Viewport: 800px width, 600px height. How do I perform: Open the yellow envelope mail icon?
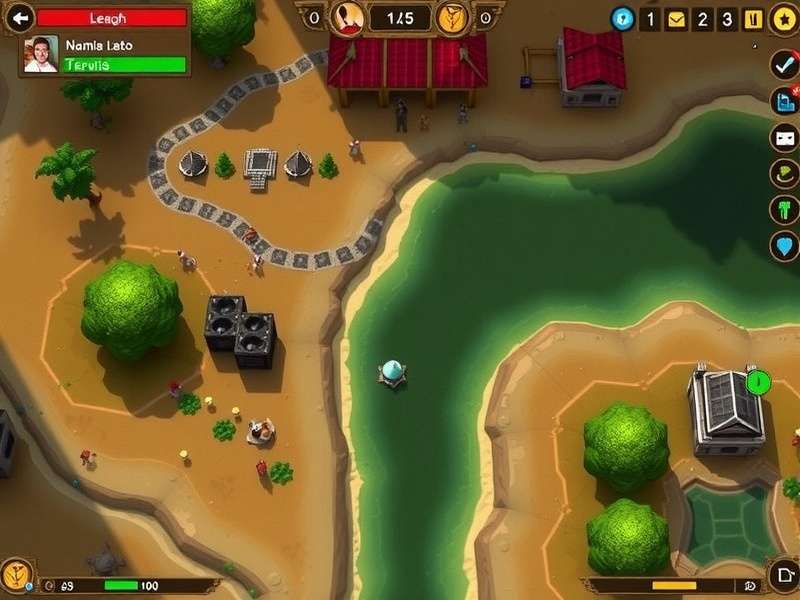coord(677,19)
